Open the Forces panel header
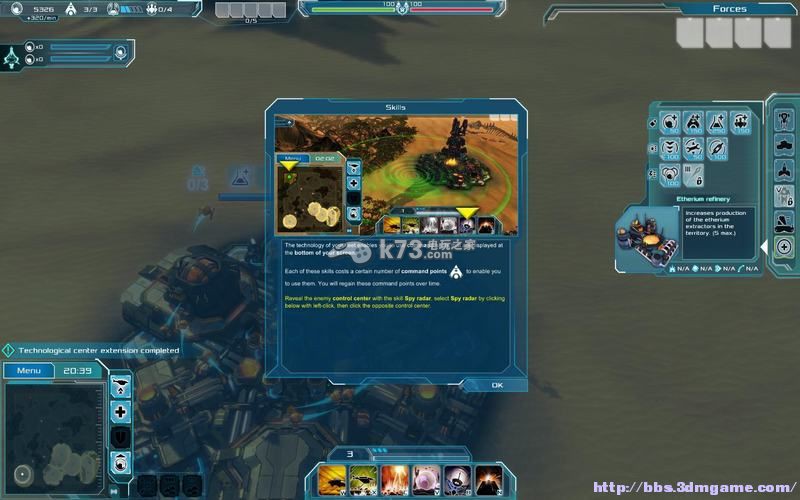800x500 pixels. (729, 9)
